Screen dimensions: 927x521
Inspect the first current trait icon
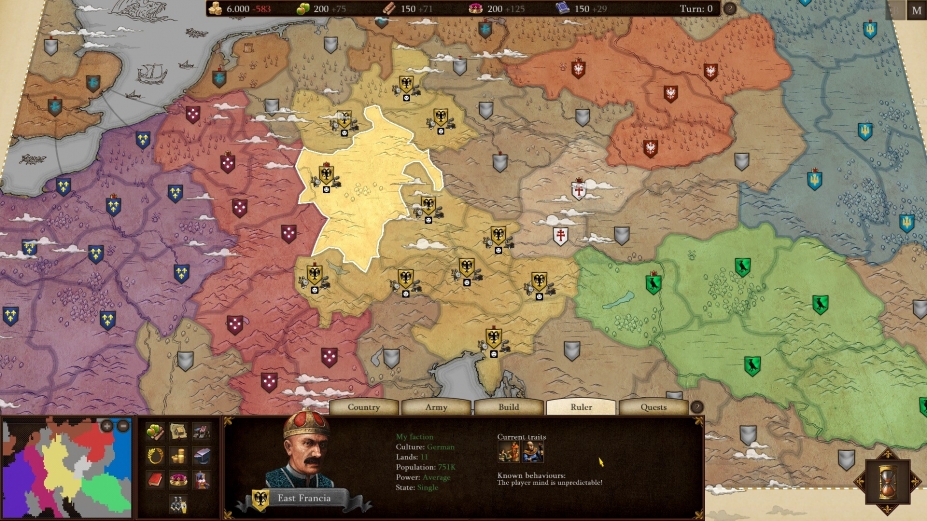tap(508, 452)
